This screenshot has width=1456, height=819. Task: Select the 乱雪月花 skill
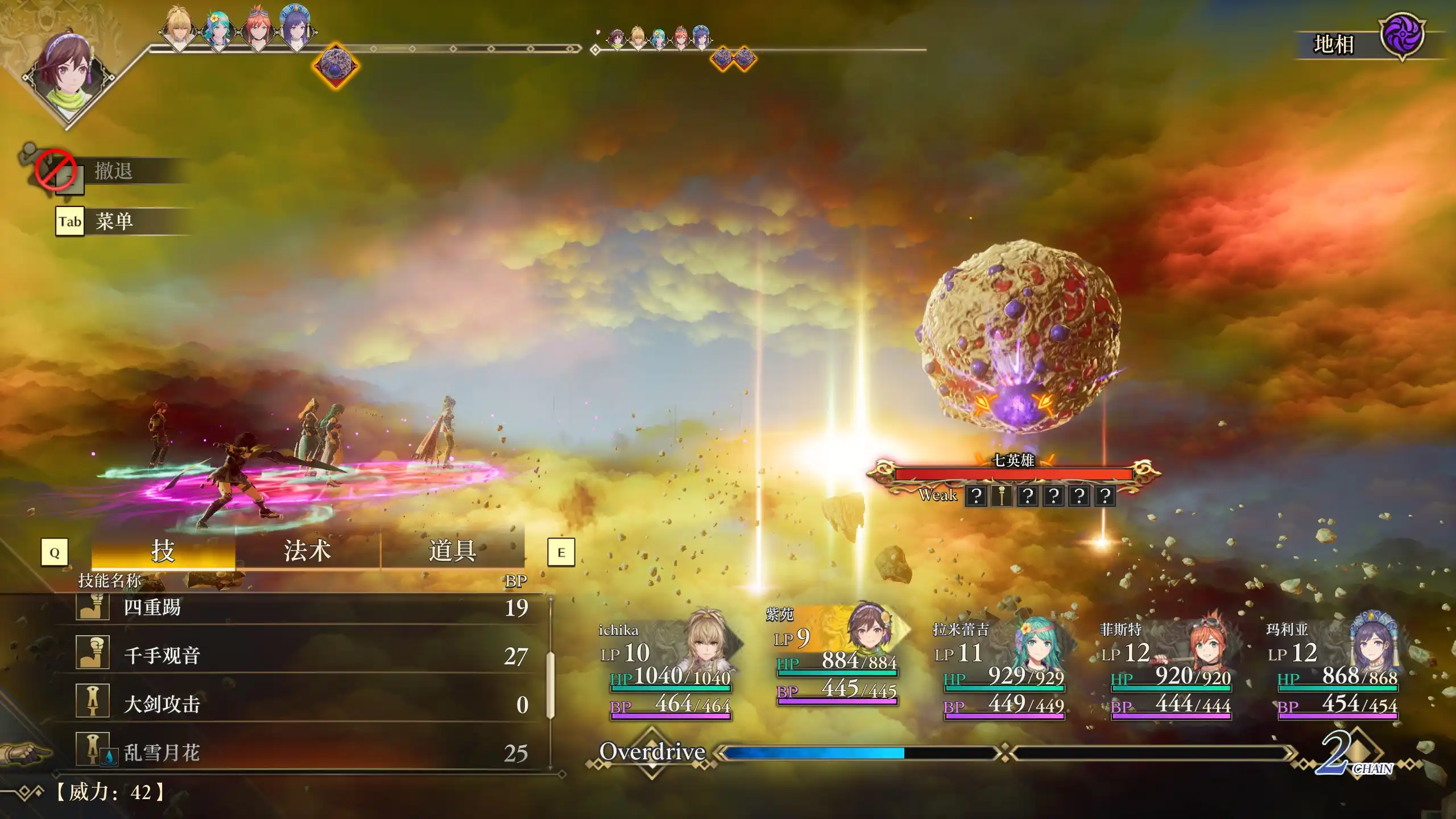click(301, 752)
